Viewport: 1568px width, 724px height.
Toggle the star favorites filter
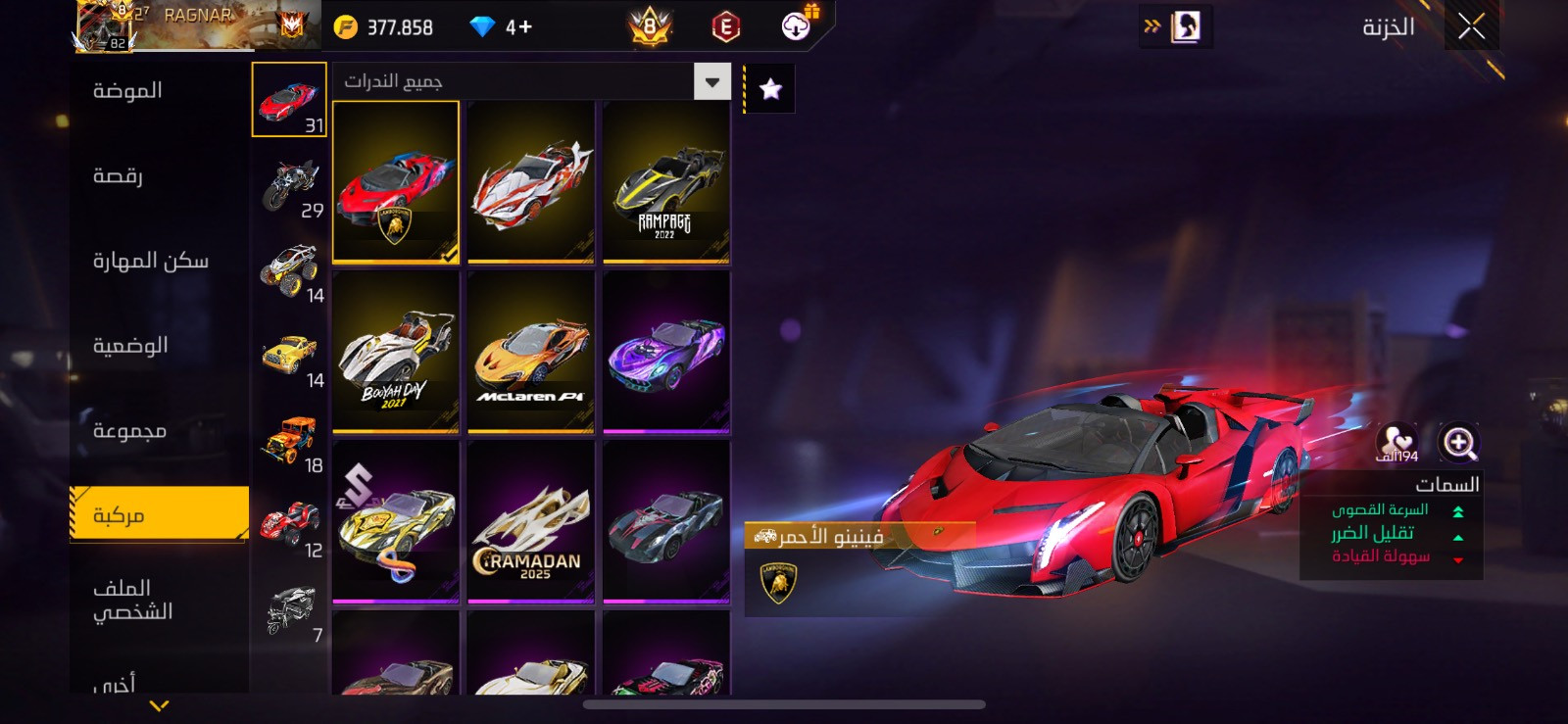(771, 89)
